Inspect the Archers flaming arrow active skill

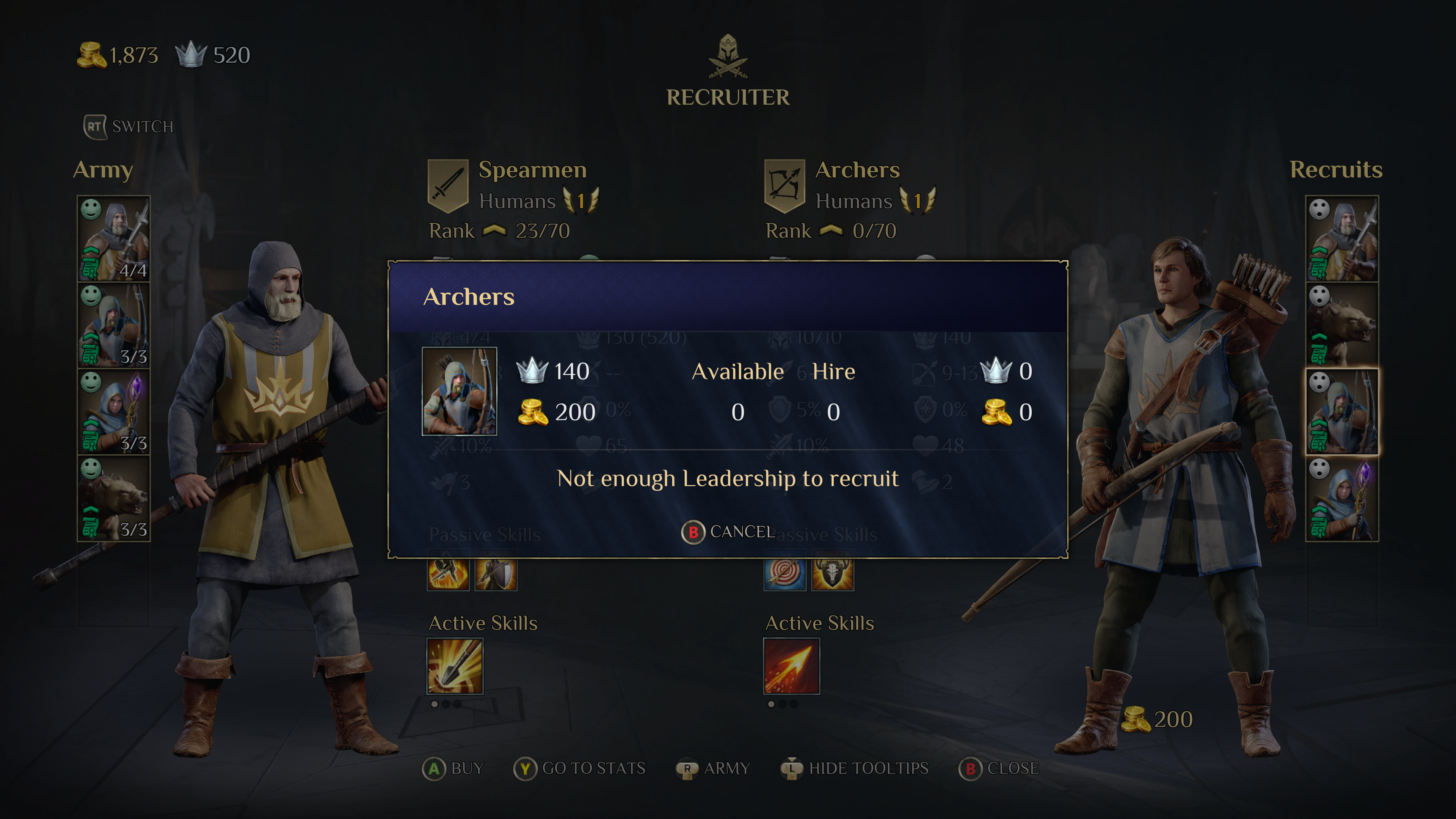(791, 666)
